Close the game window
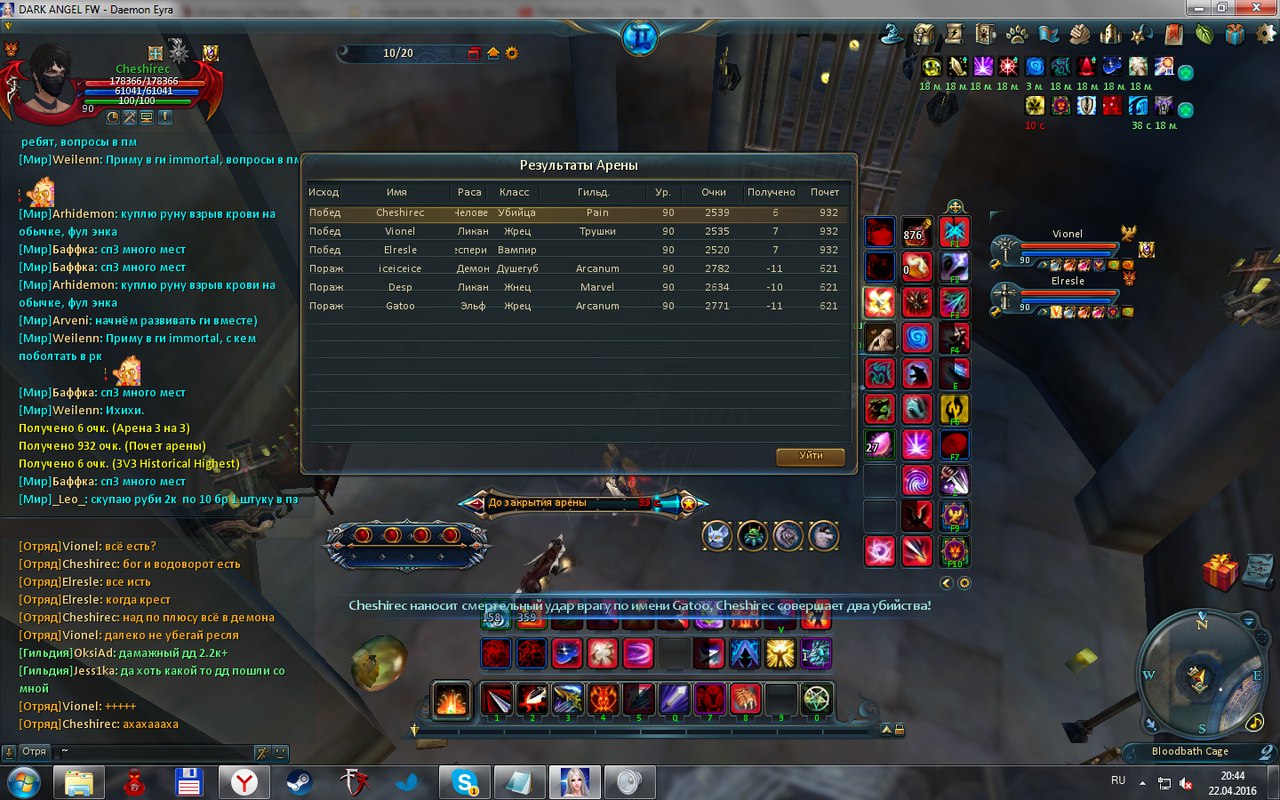 pyautogui.click(x=1255, y=7)
